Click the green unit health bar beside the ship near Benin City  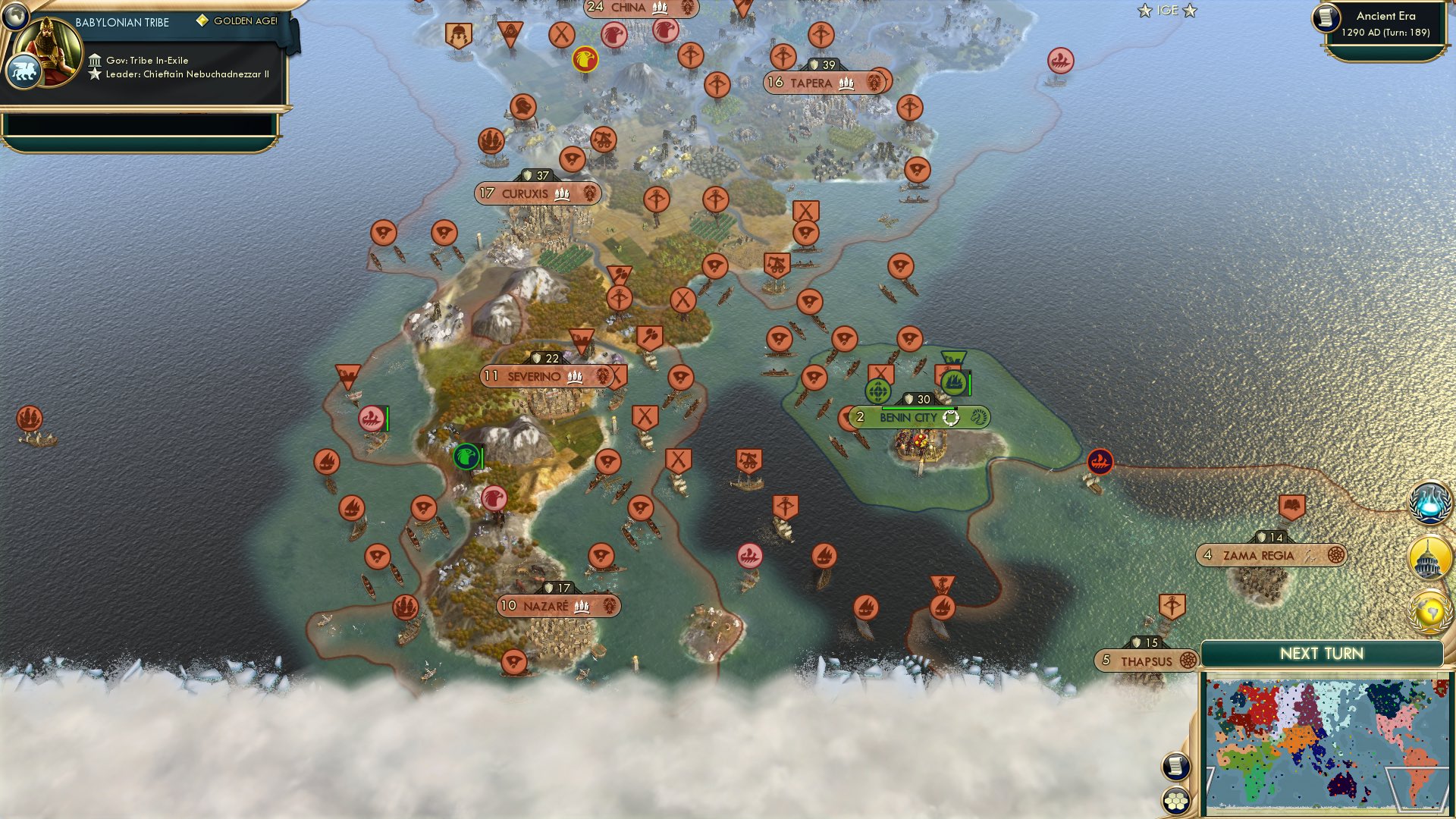[968, 384]
